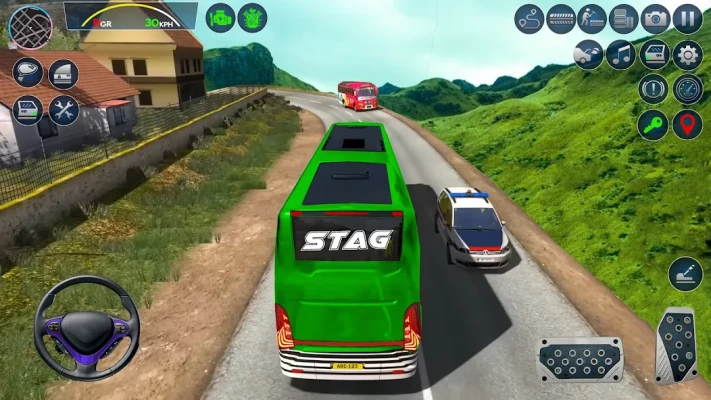Step on the tall accelerator pedal
711x400 pixels.
(x=676, y=345)
